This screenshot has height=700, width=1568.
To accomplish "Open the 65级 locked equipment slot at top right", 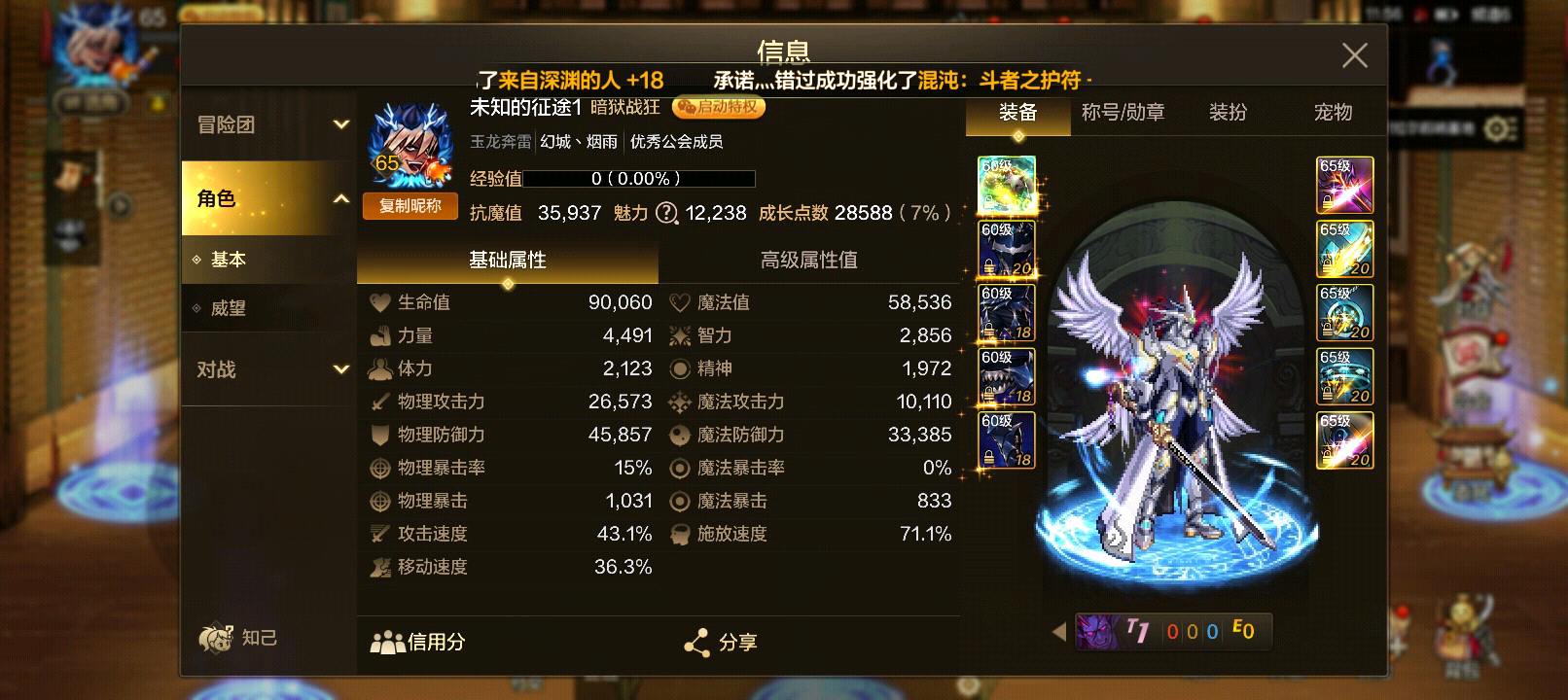I will 1345,185.
